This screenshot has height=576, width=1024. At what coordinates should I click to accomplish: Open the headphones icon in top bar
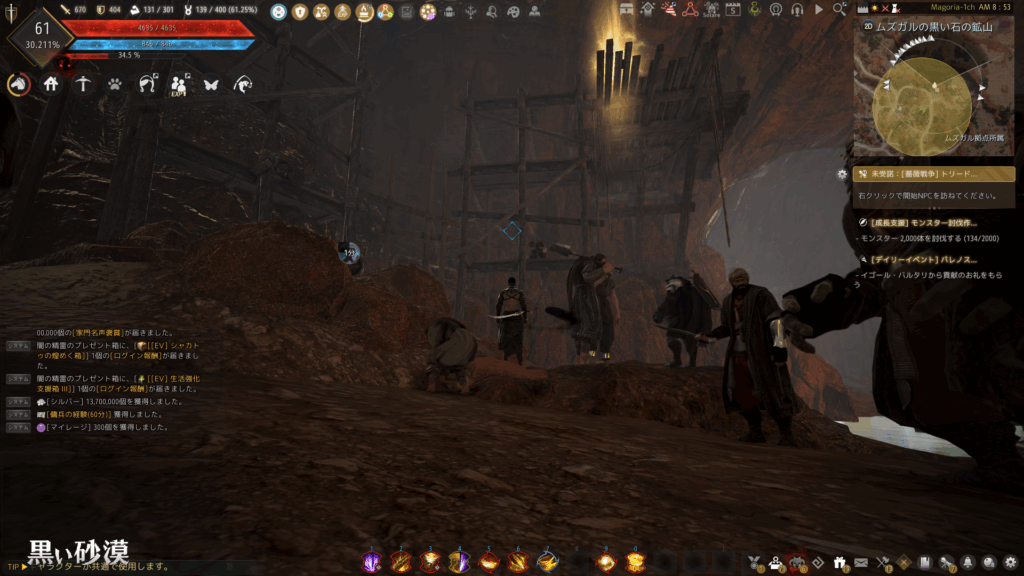797,10
